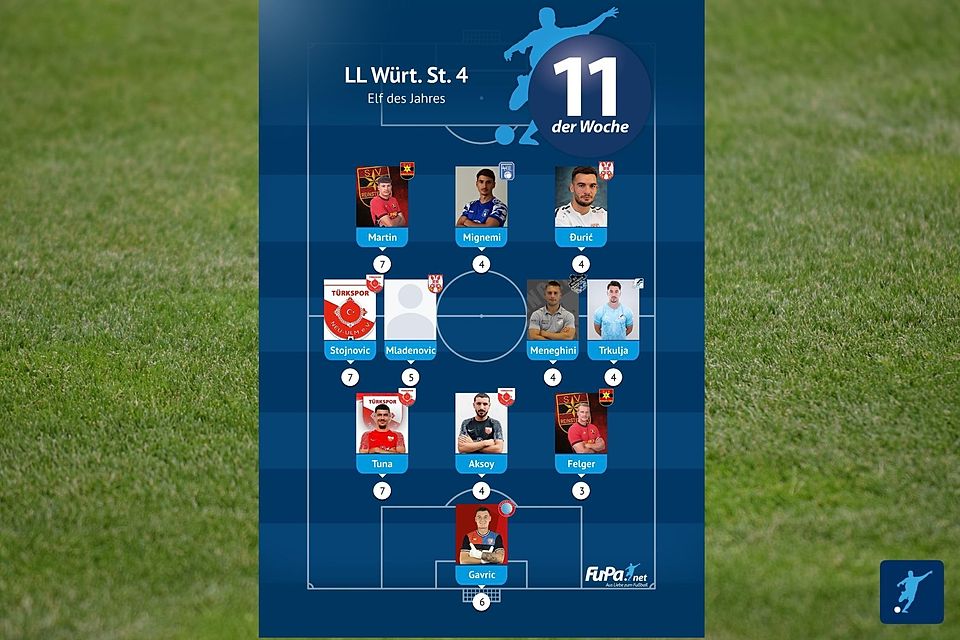Select the Trkulja player card
Viewport: 960px width, 640px height.
613,319
